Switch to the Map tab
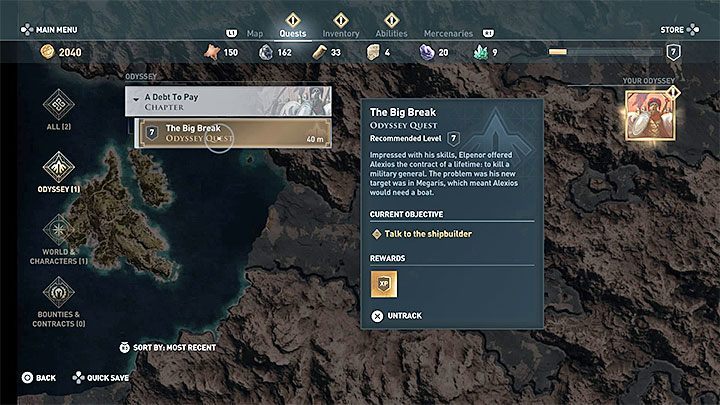Viewport: 720px width, 405px height. tap(255, 32)
